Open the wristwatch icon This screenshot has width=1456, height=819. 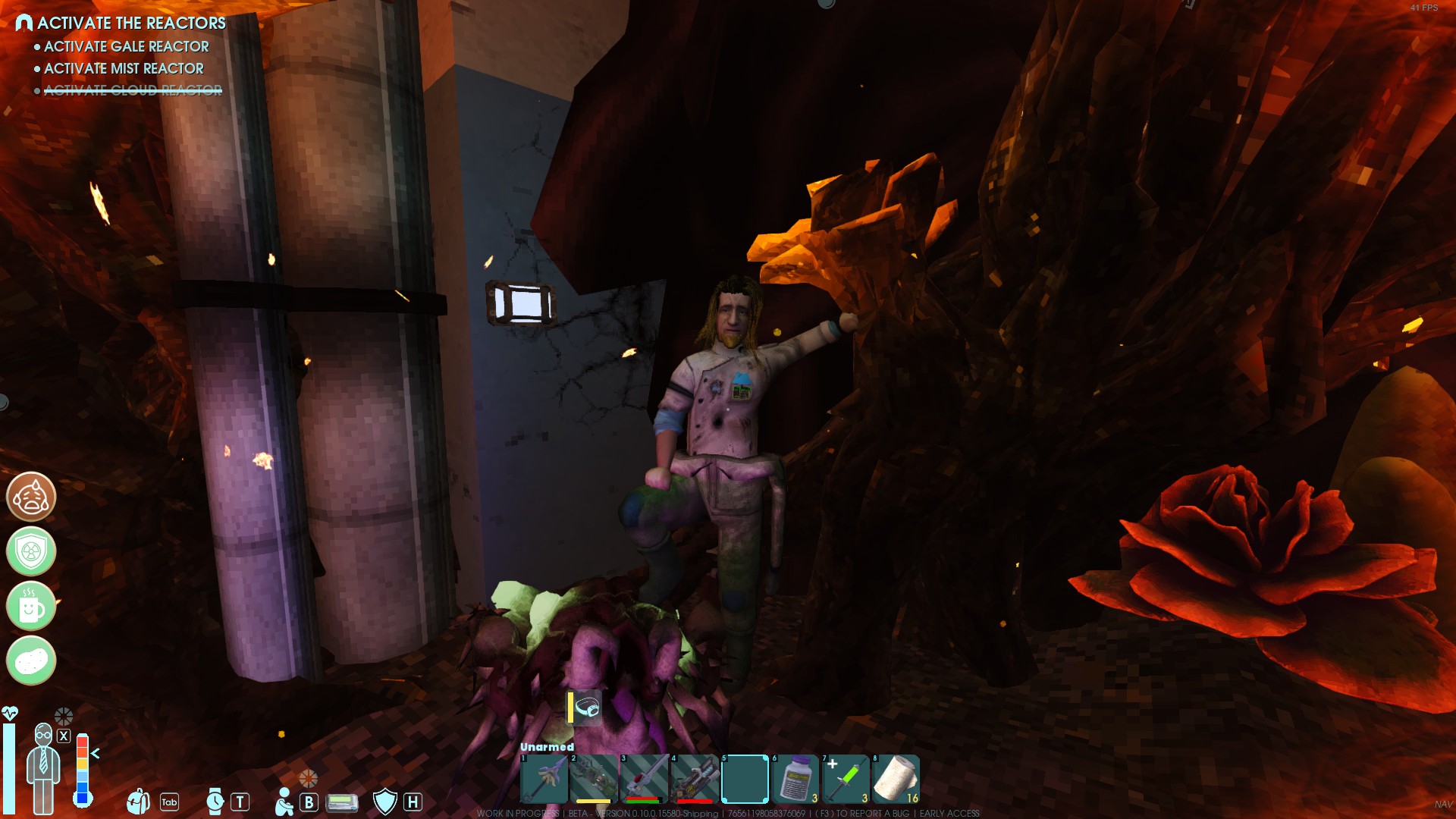coord(215,801)
